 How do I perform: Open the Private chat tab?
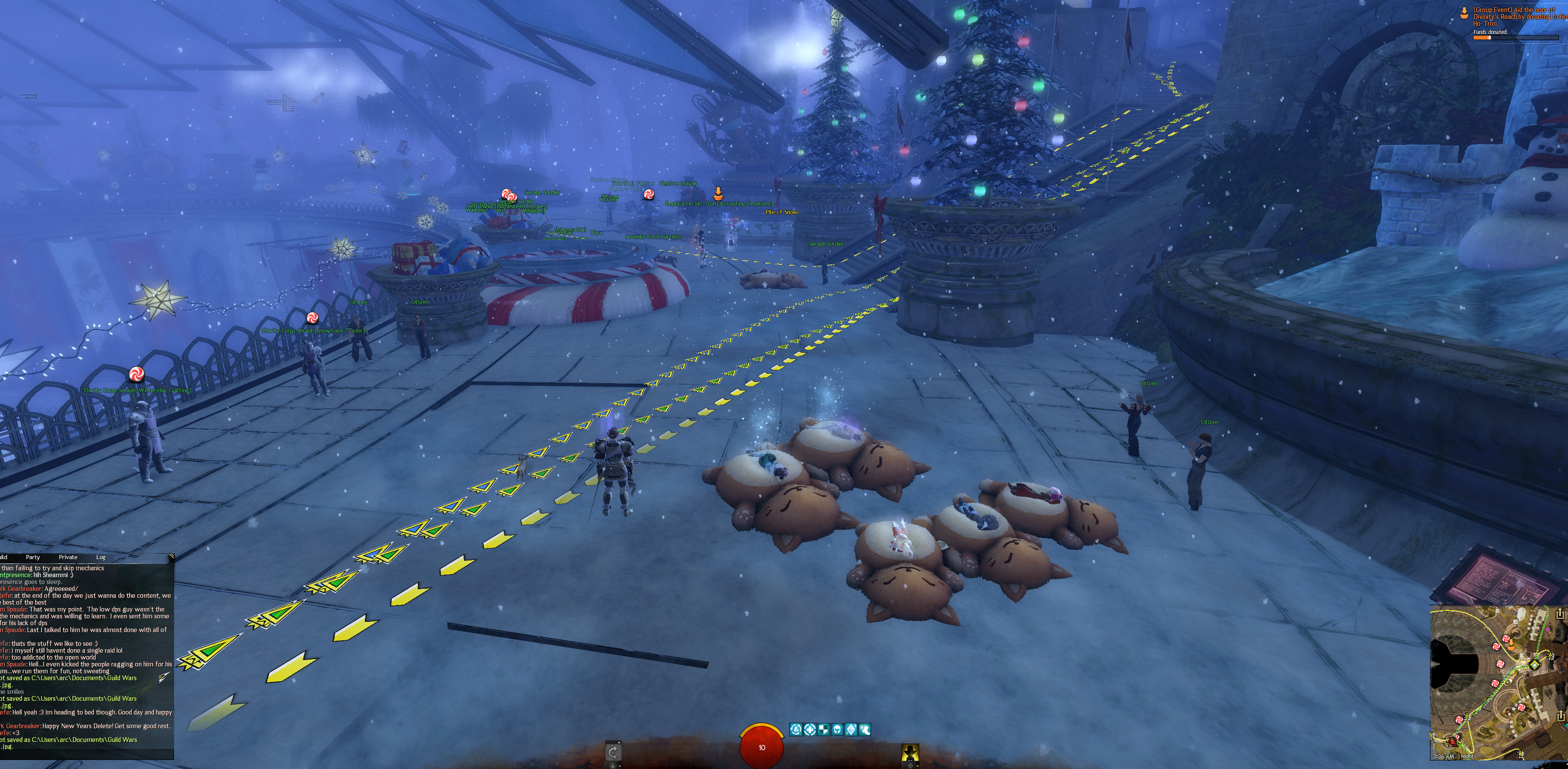click(68, 557)
